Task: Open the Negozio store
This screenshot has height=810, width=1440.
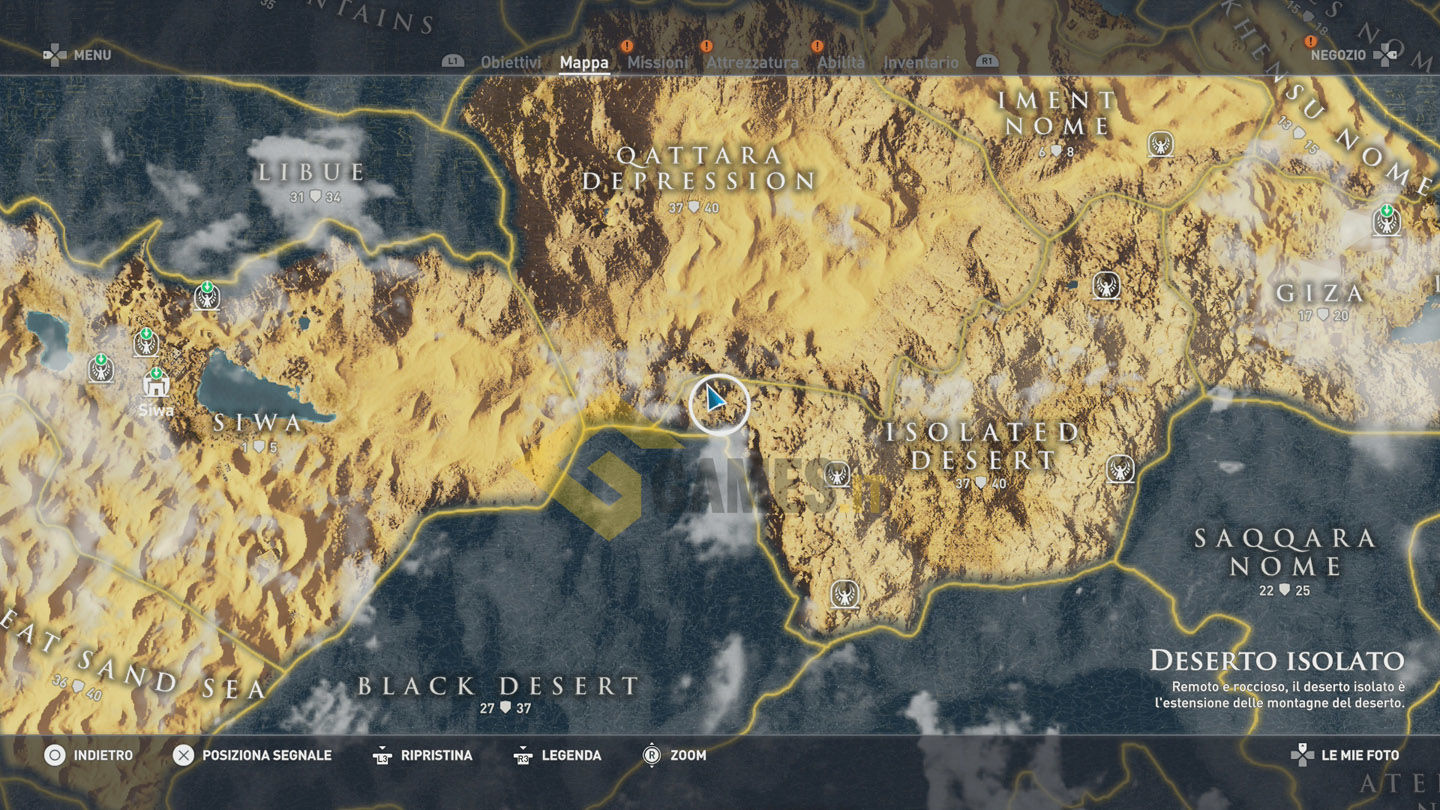Action: [x=1338, y=55]
